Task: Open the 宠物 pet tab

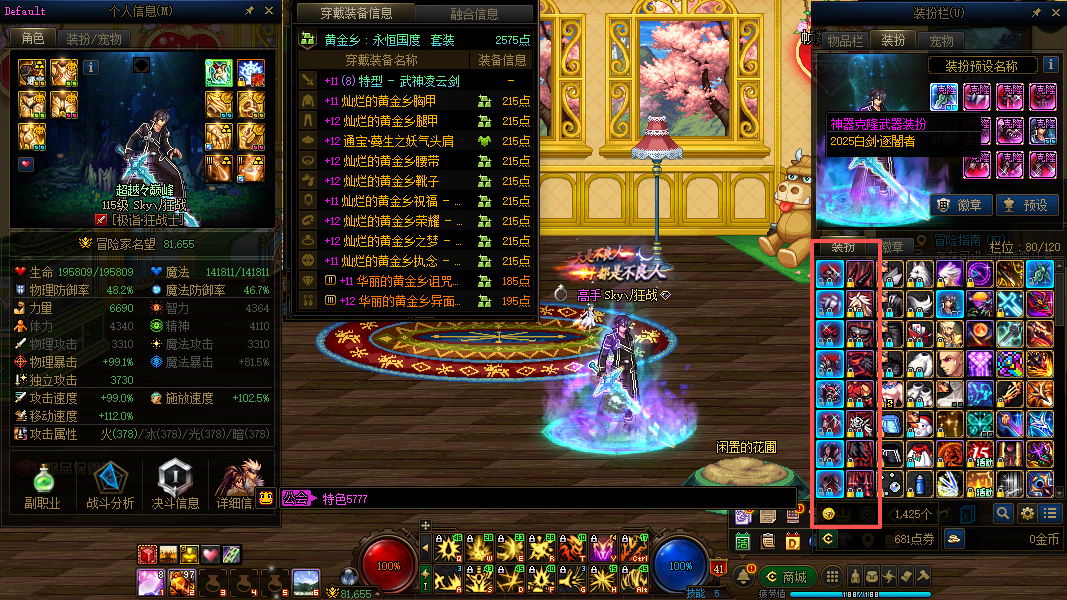Action: 941,41
